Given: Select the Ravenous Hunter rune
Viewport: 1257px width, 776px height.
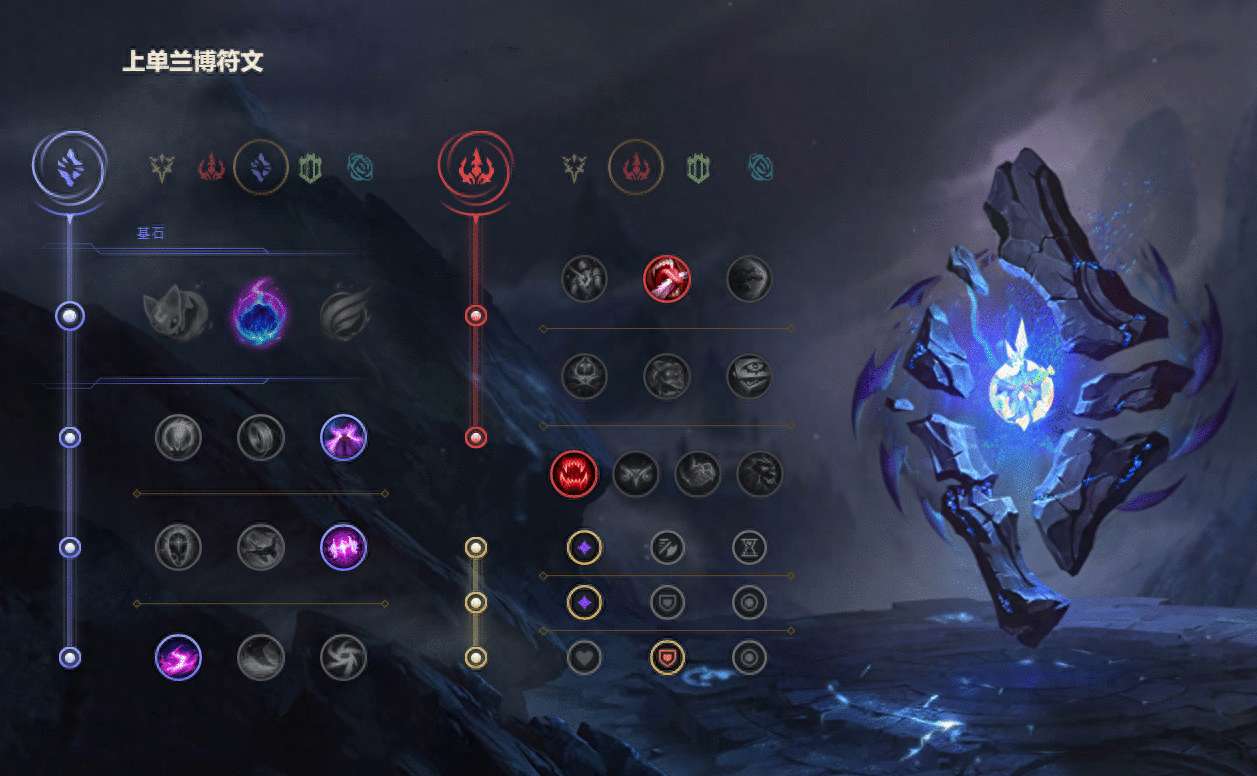Looking at the screenshot, I should tap(574, 474).
